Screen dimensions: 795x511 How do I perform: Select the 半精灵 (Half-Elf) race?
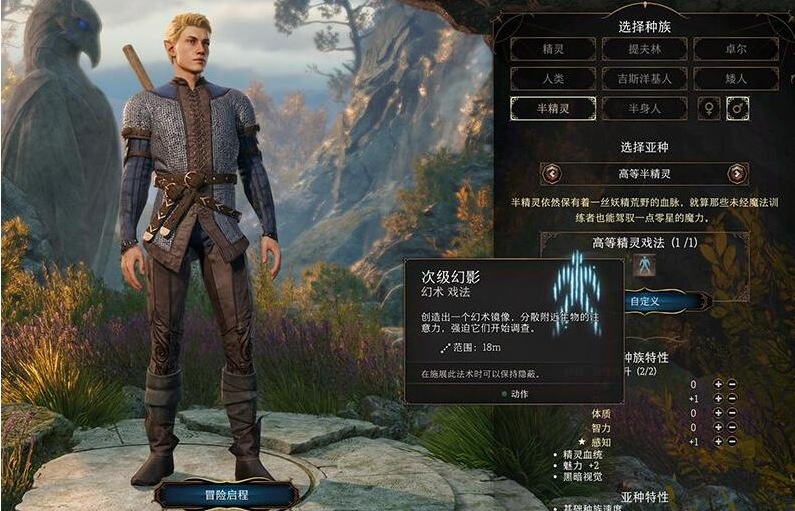point(553,108)
